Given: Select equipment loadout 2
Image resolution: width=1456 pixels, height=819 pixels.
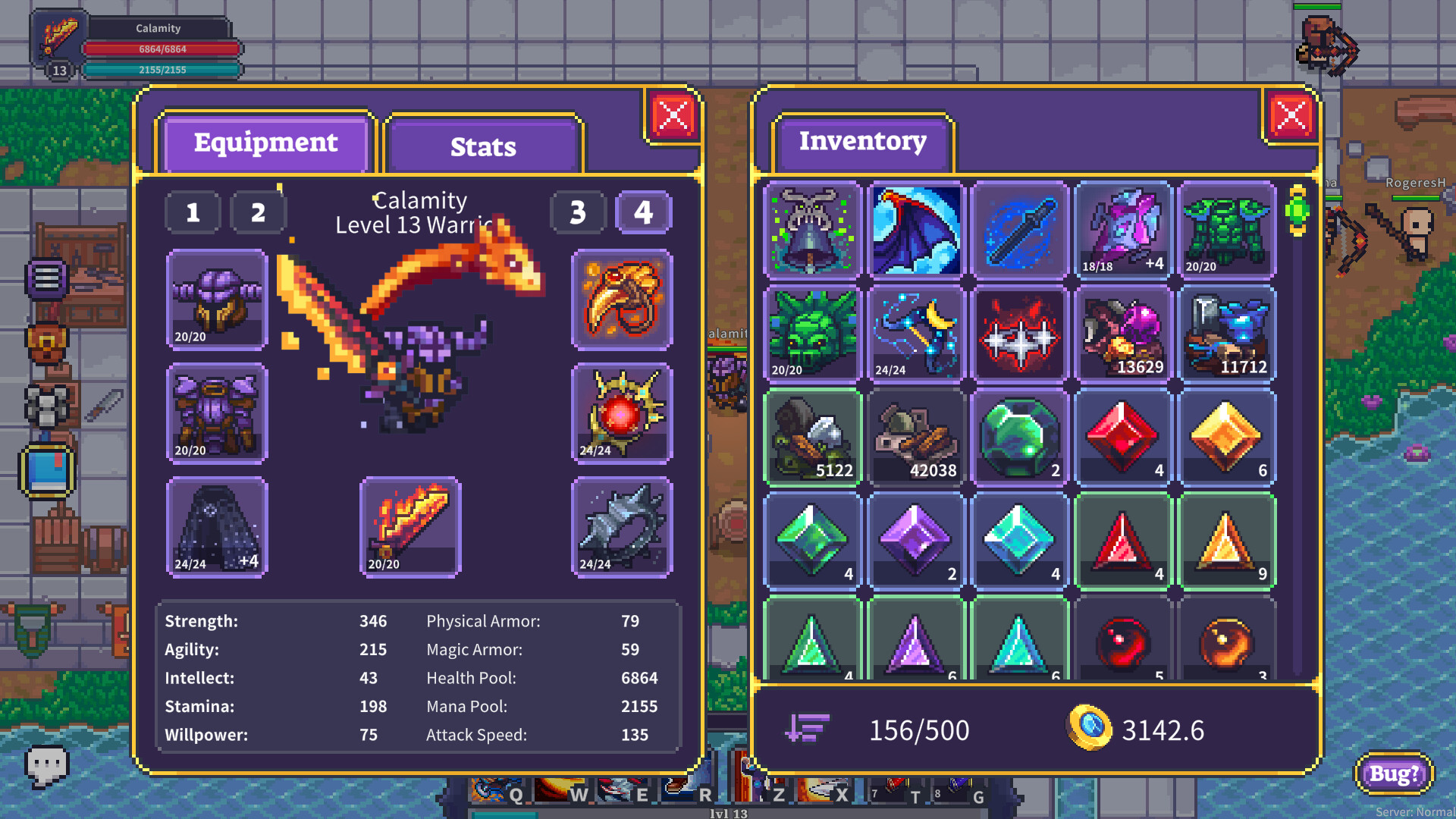Looking at the screenshot, I should click(x=259, y=213).
